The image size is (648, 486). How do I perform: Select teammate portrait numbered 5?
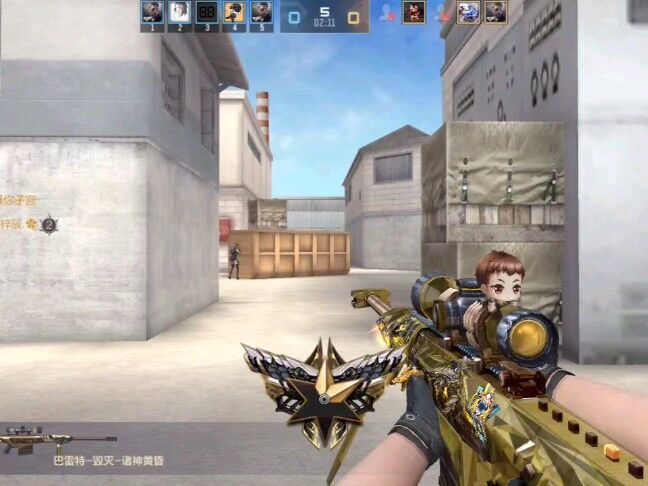pyautogui.click(x=261, y=12)
